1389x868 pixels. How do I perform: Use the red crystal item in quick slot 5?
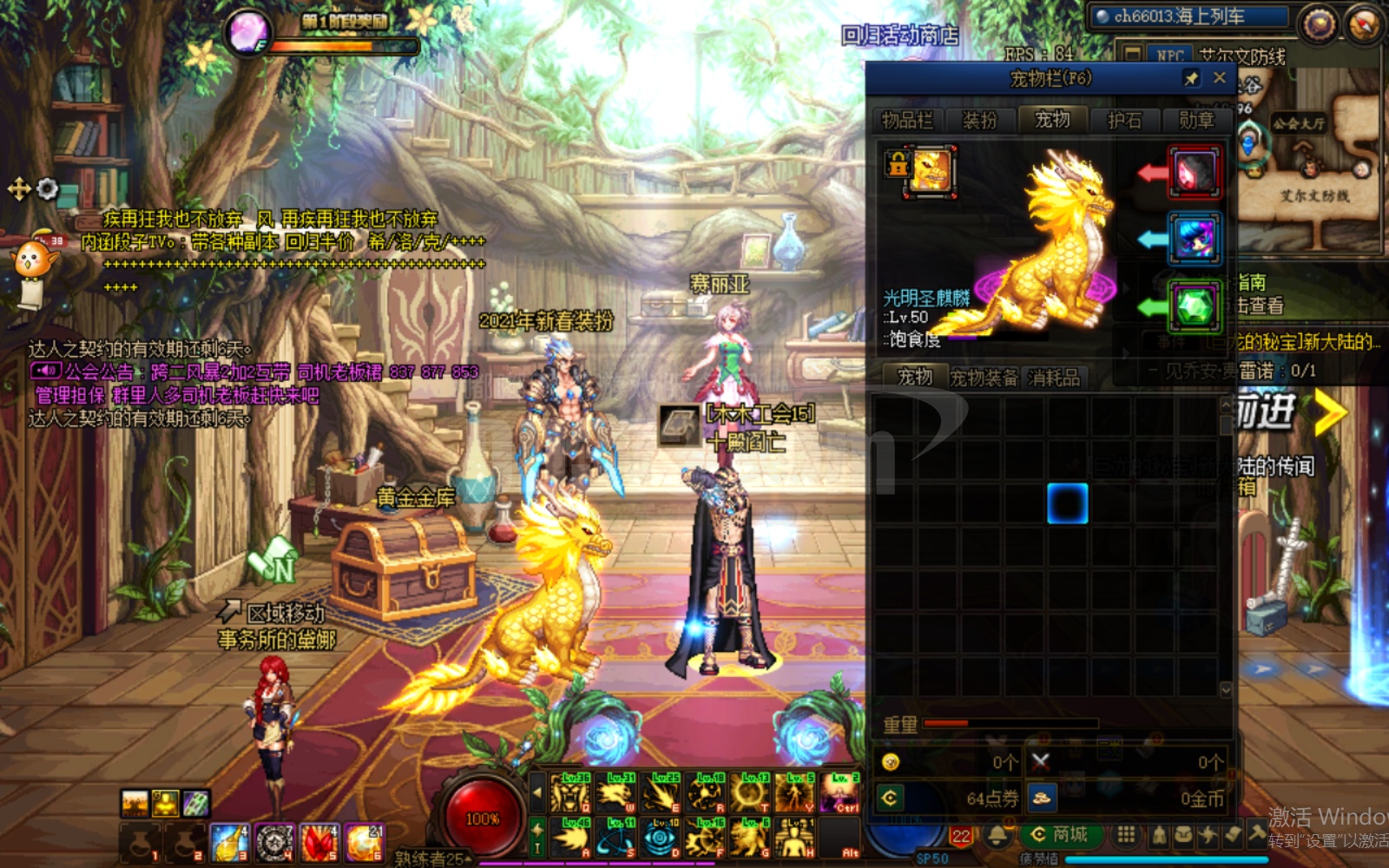click(319, 843)
